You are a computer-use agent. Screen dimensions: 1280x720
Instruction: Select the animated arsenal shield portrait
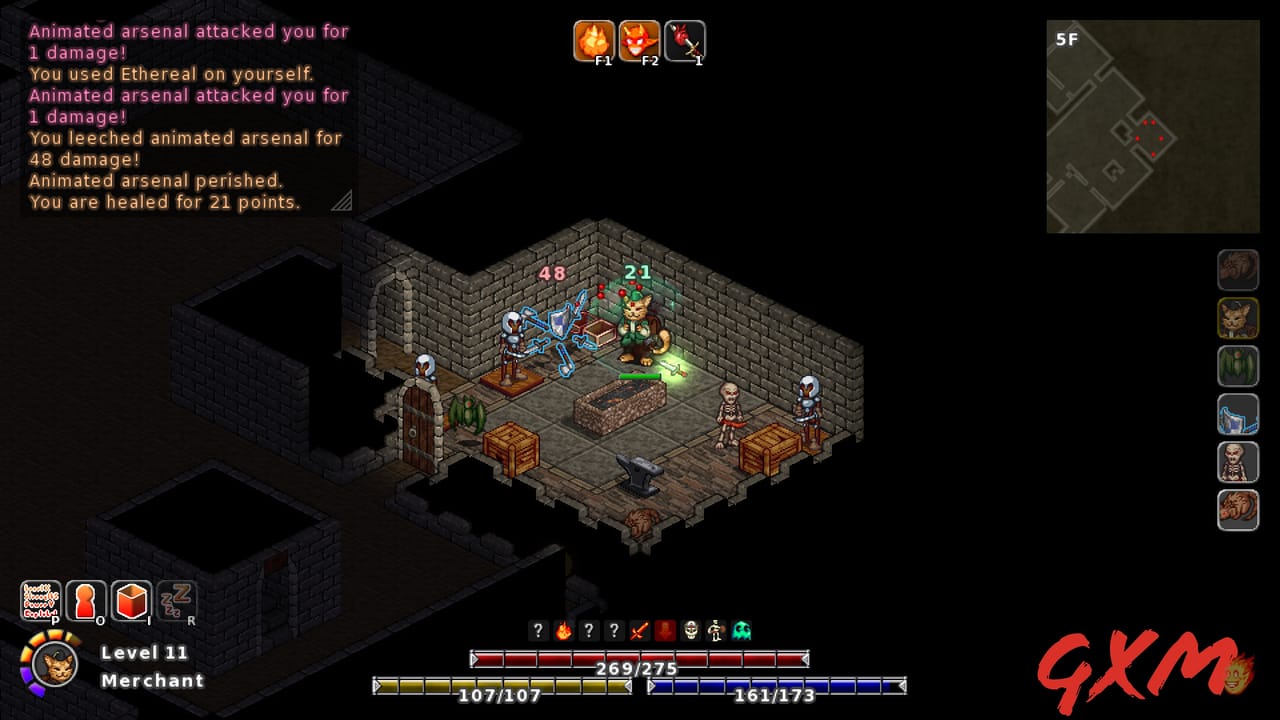tap(1238, 414)
